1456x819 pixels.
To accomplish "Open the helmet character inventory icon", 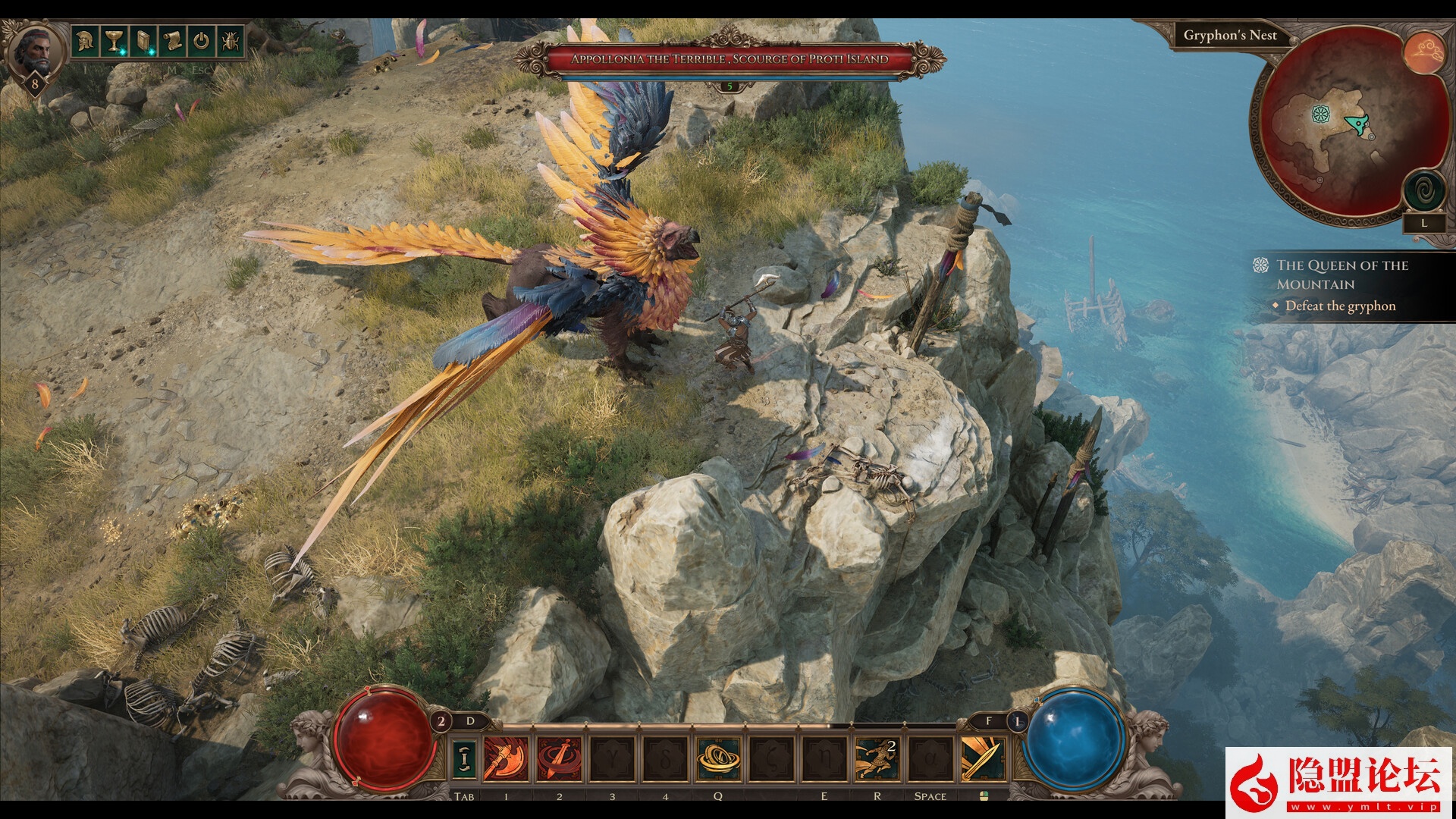I will [x=84, y=40].
